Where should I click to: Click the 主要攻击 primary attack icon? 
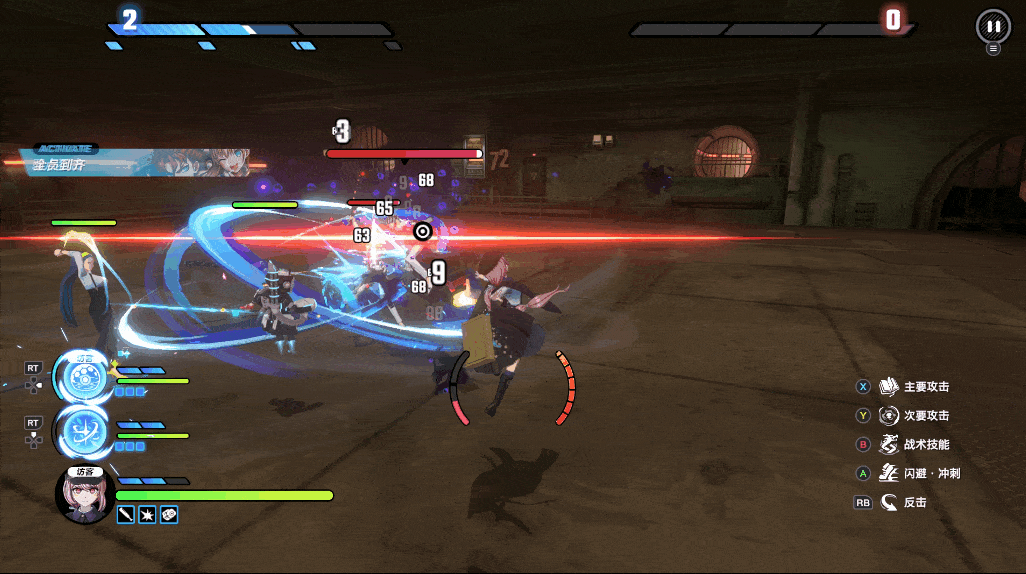click(x=888, y=387)
